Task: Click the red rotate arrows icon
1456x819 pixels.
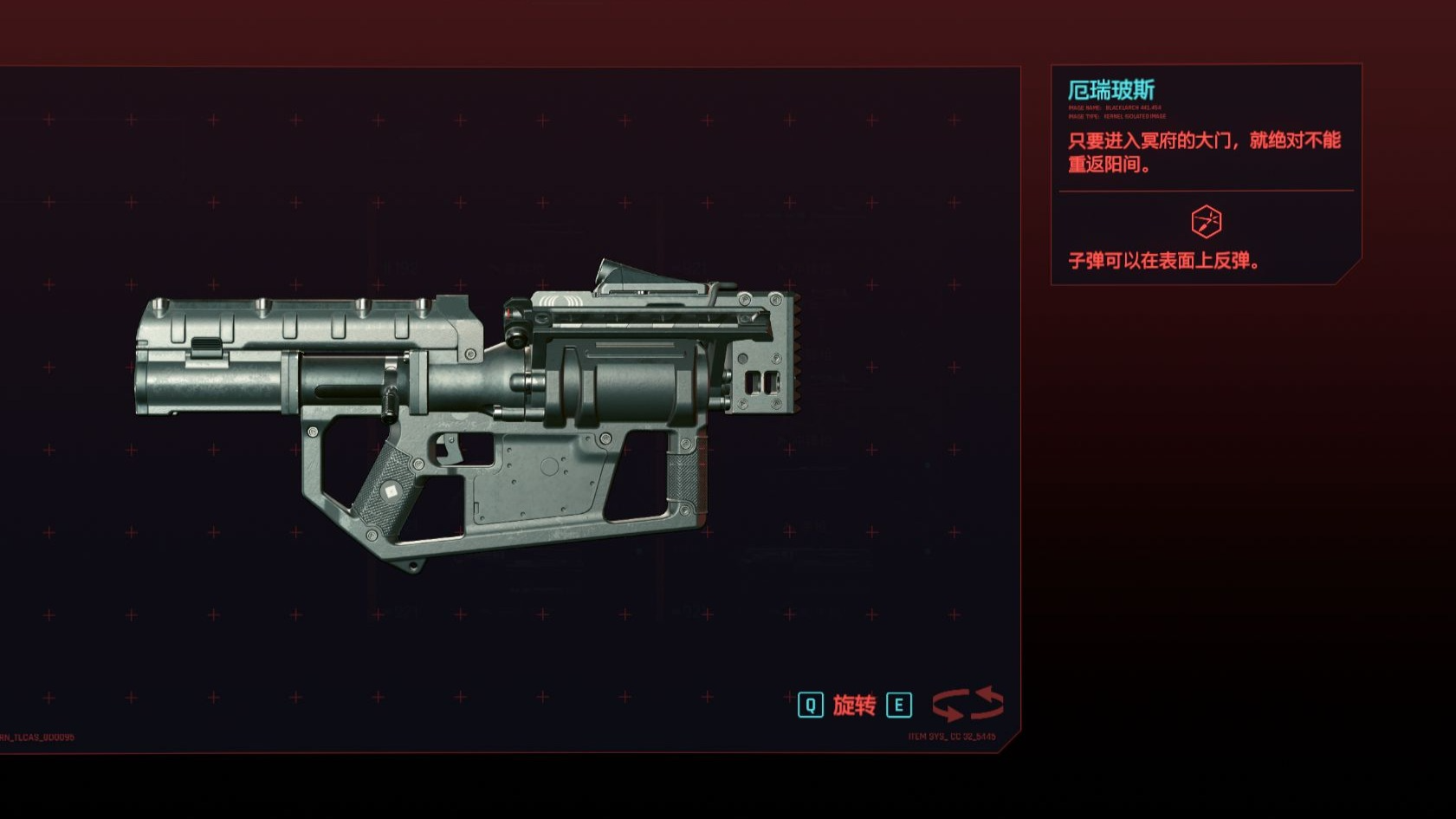Action: click(967, 704)
